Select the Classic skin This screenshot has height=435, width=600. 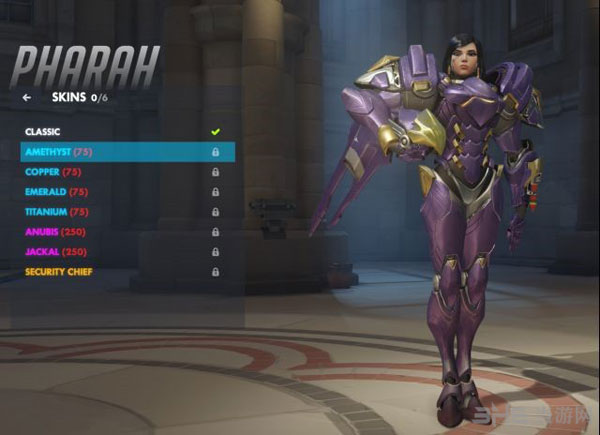point(43,131)
